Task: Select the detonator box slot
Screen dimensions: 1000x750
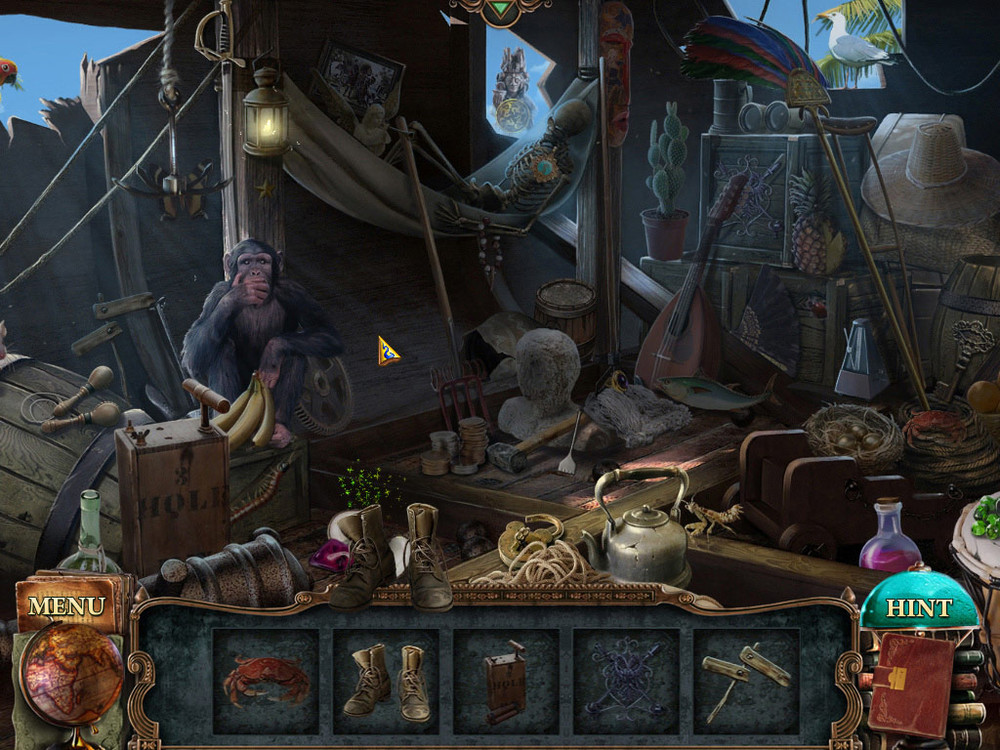Action: point(506,685)
